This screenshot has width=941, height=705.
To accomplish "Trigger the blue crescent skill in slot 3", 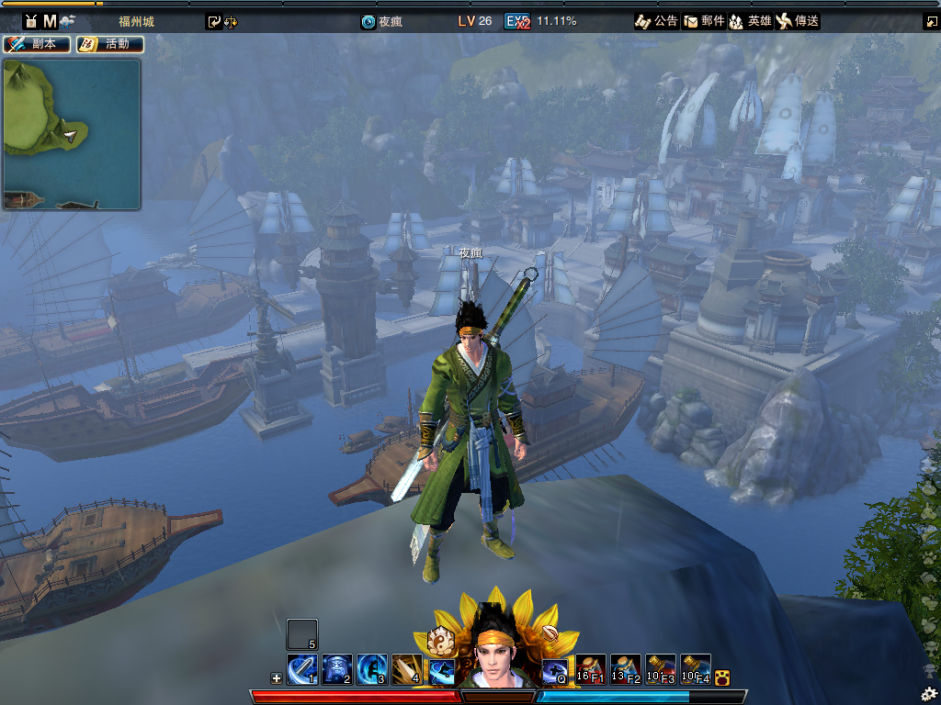I will [372, 669].
